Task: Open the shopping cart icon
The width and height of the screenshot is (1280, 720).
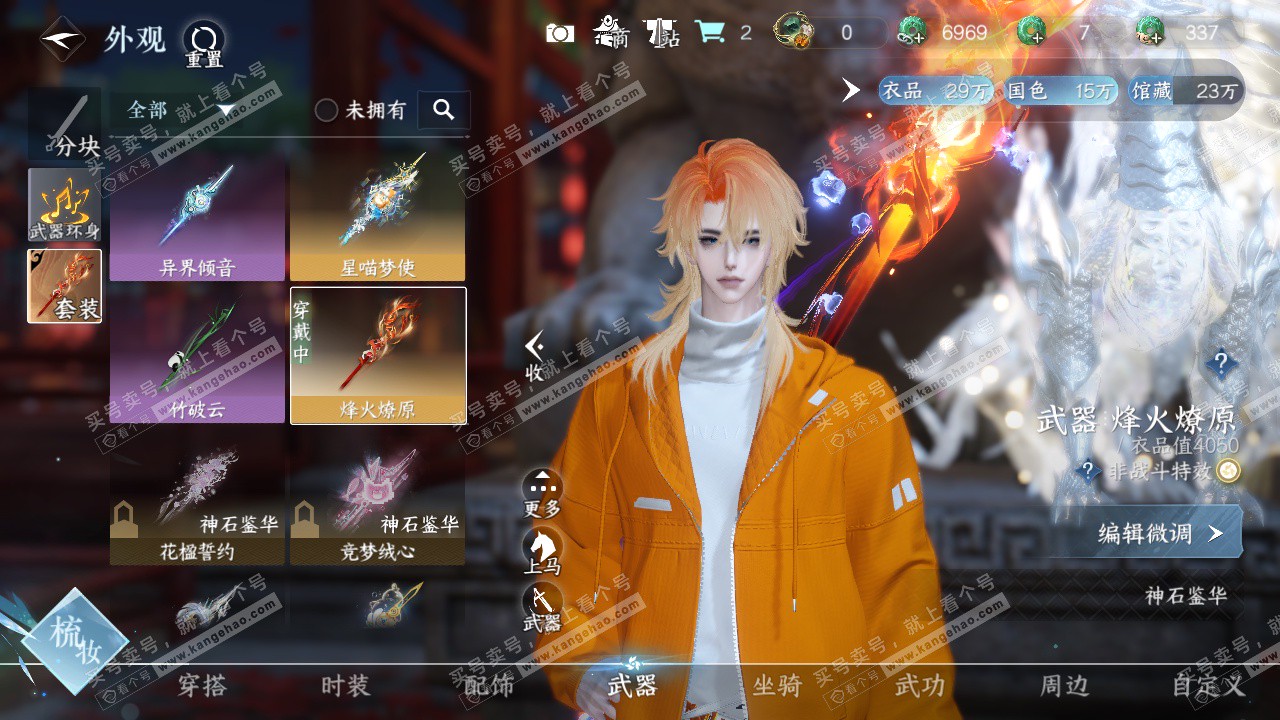Action: (710, 32)
